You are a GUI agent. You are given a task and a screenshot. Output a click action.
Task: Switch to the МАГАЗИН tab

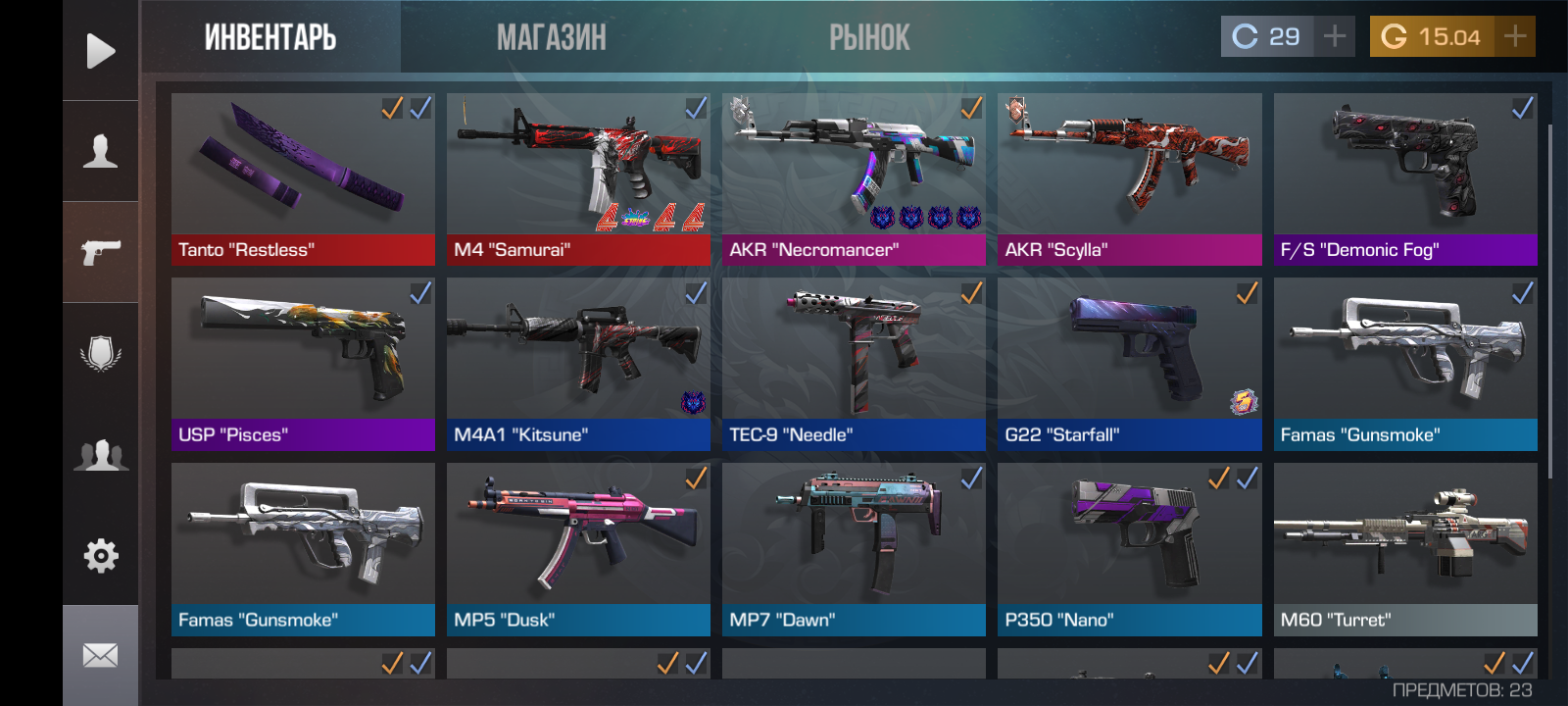551,37
